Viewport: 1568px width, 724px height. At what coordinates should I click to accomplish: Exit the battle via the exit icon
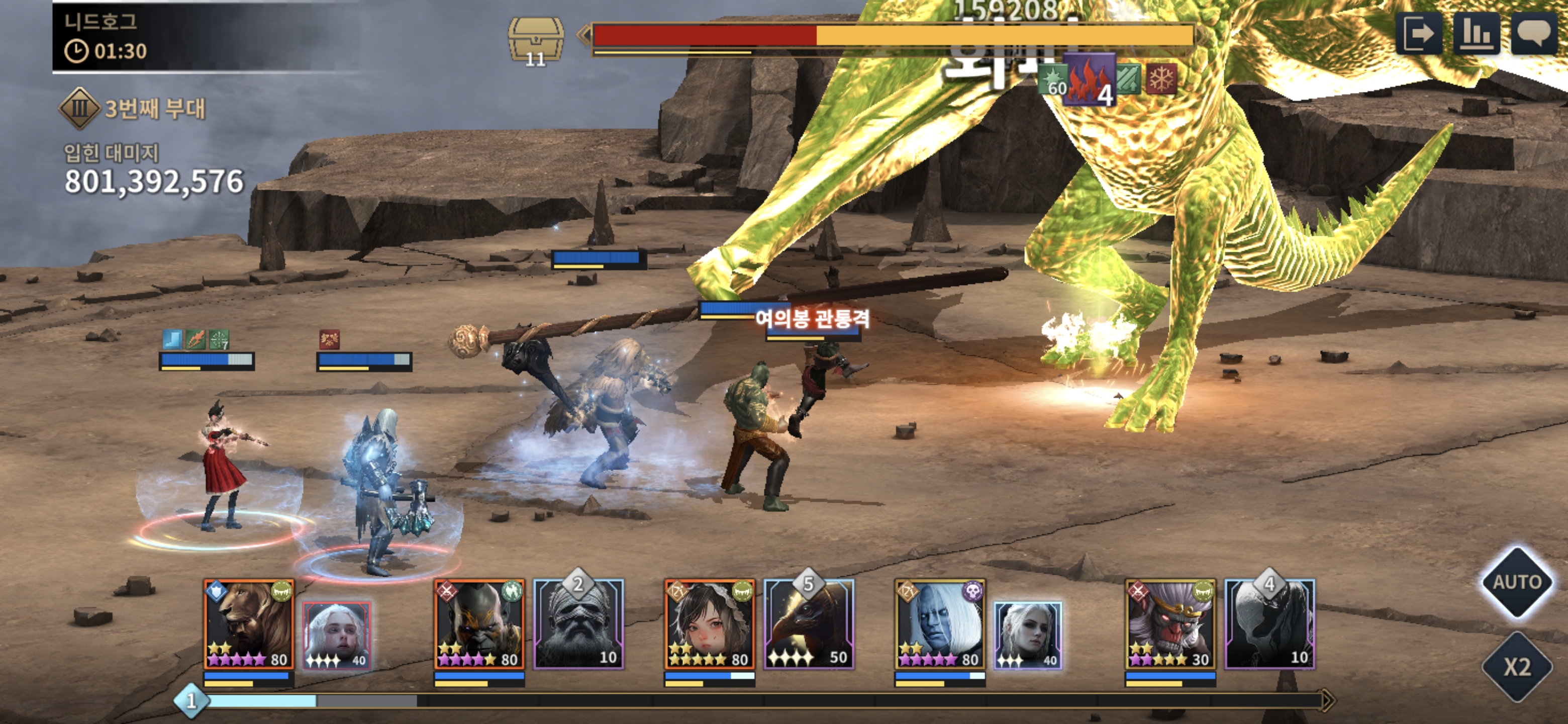coord(1418,34)
